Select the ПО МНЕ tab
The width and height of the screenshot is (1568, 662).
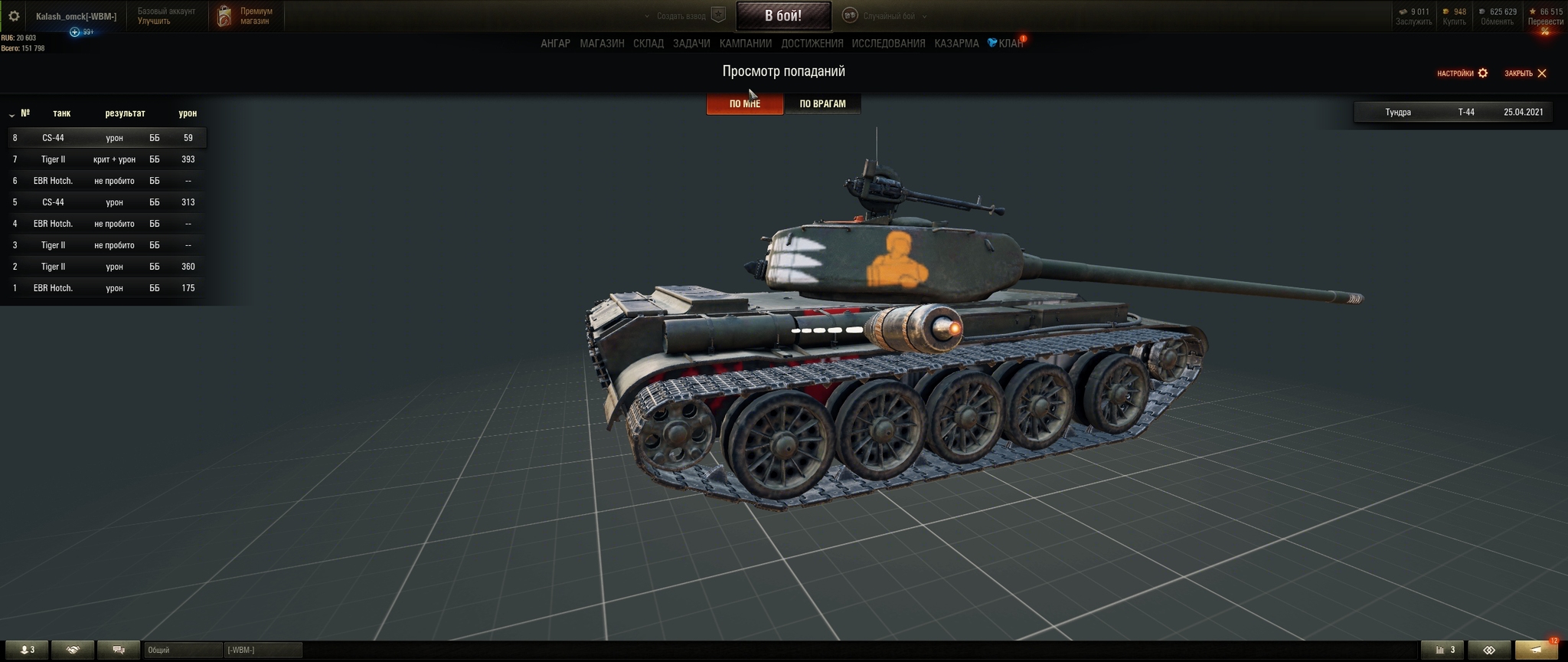(x=744, y=103)
